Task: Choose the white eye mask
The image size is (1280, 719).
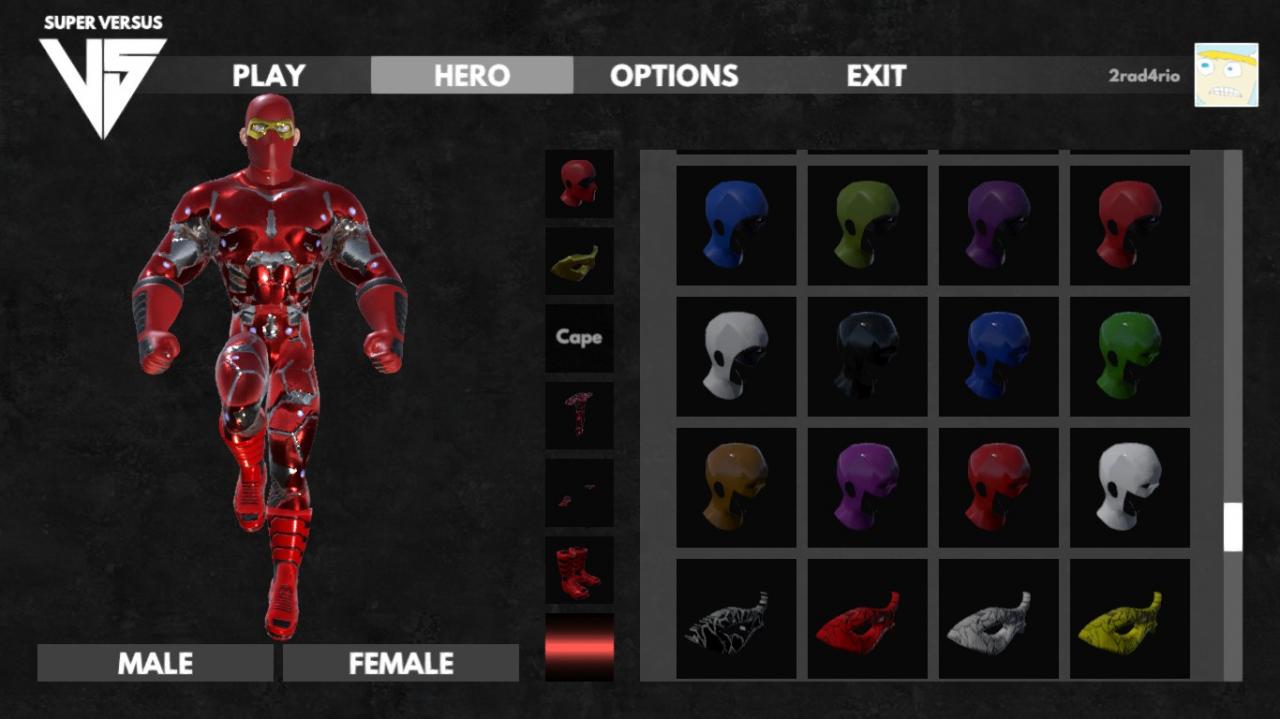Action: click(x=998, y=619)
